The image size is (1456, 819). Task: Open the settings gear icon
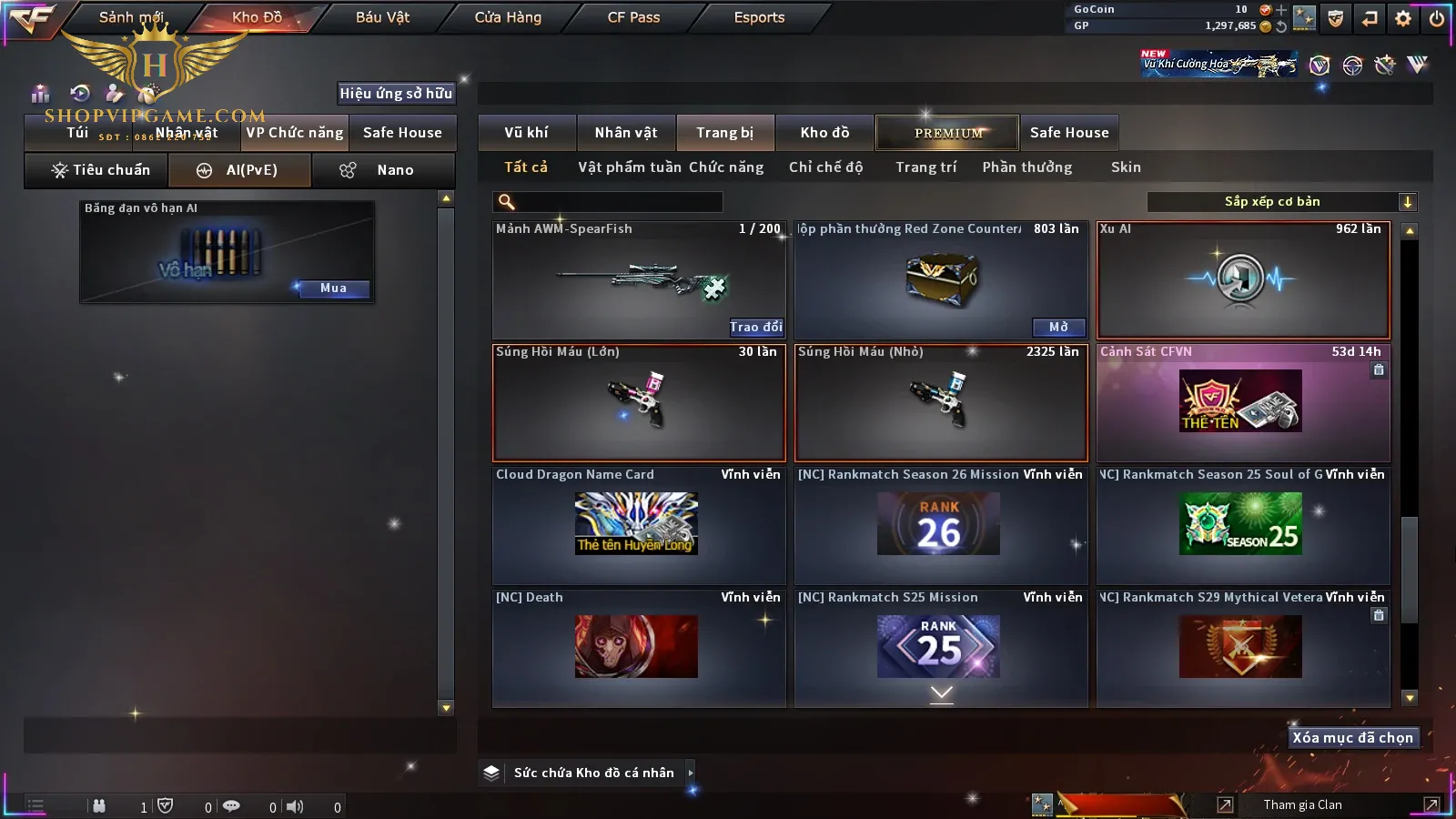click(x=1403, y=18)
